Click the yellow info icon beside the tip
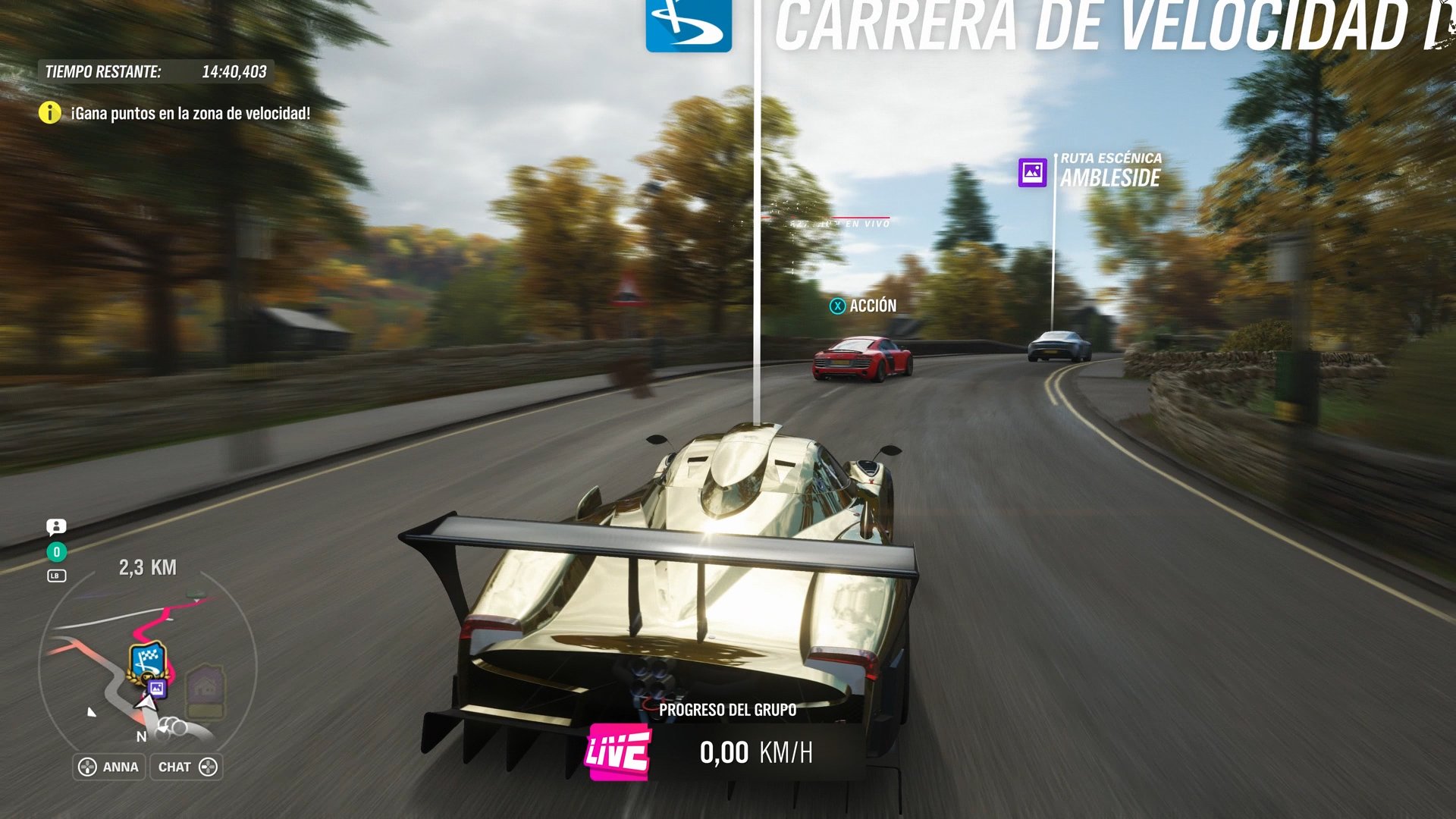 [x=49, y=112]
